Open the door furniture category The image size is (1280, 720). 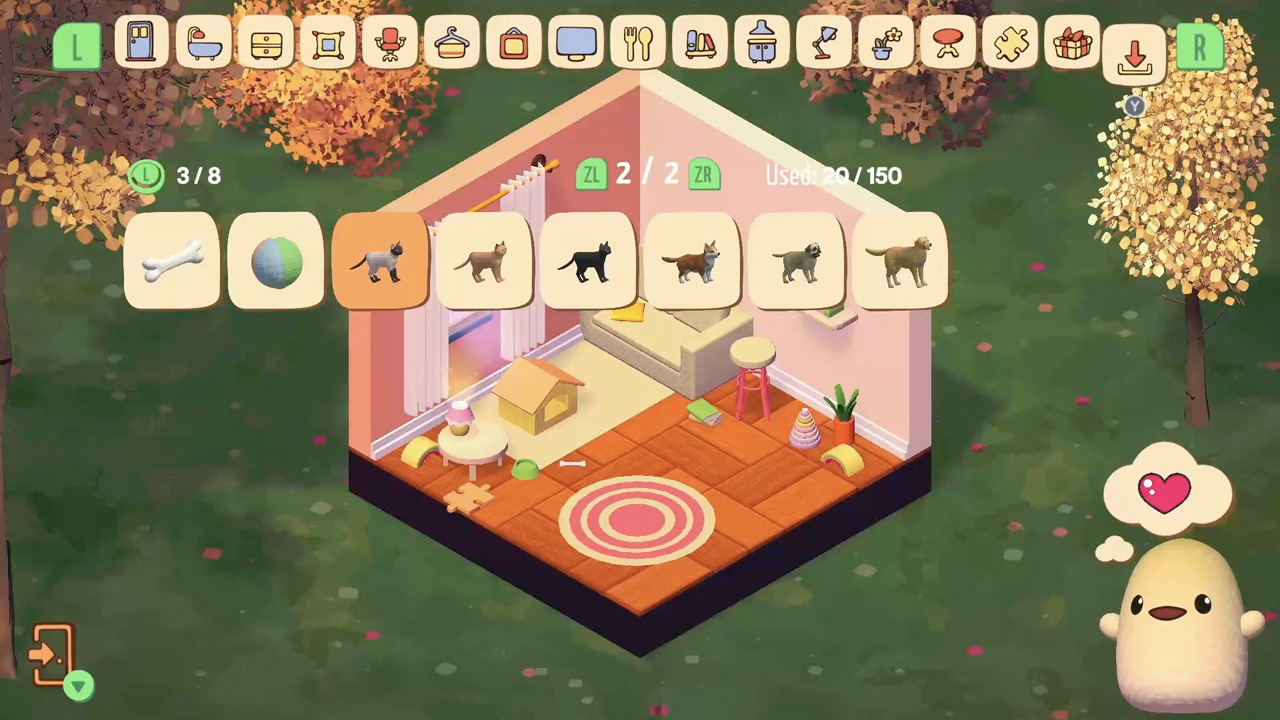140,43
